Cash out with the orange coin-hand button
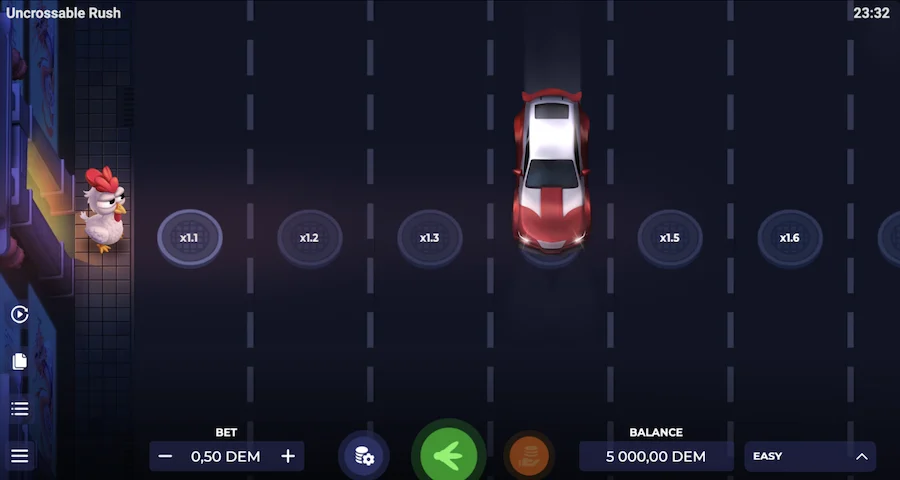 (529, 456)
